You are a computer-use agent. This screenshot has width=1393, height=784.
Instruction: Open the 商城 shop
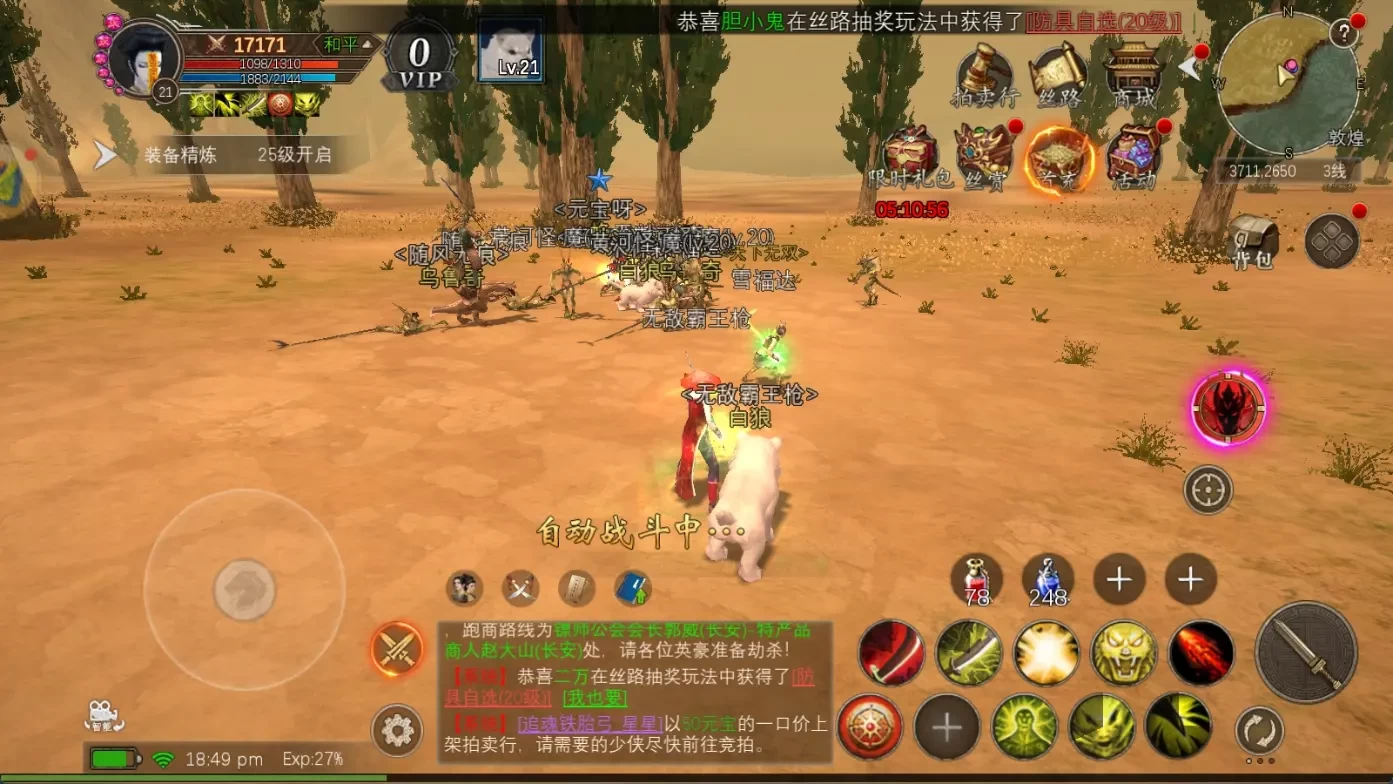(1134, 76)
